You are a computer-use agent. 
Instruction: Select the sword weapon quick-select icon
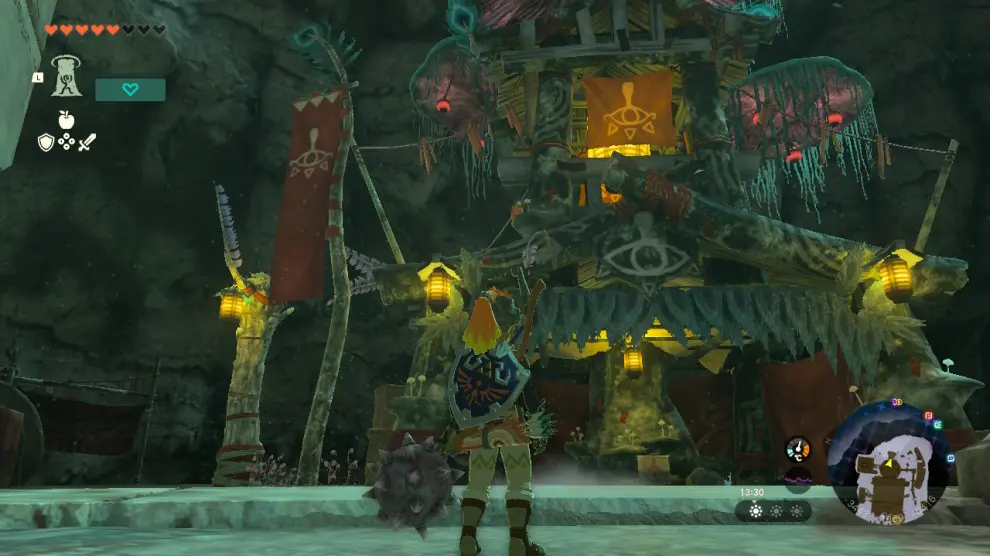pos(87,143)
